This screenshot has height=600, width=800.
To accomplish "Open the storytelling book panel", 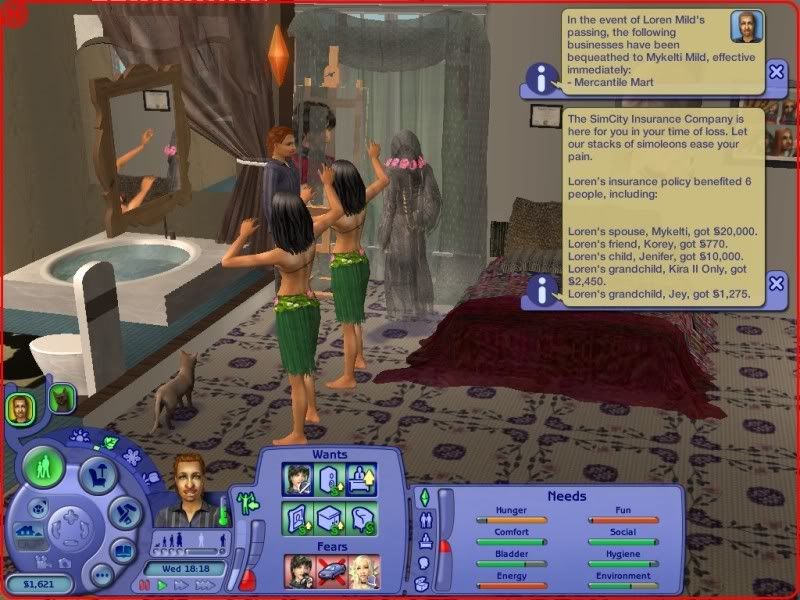I will (123, 550).
